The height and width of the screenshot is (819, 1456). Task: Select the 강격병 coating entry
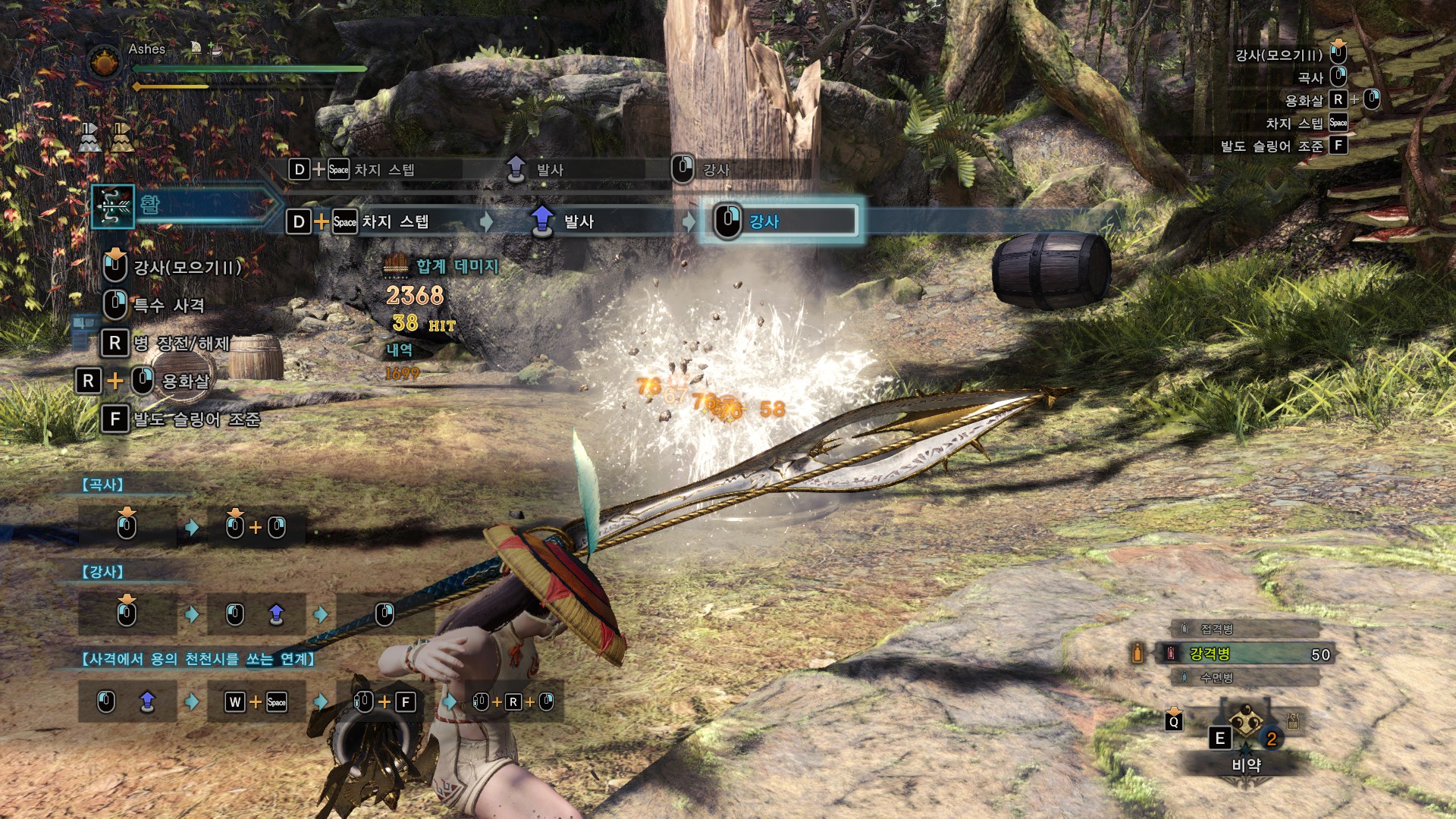pos(1244,654)
